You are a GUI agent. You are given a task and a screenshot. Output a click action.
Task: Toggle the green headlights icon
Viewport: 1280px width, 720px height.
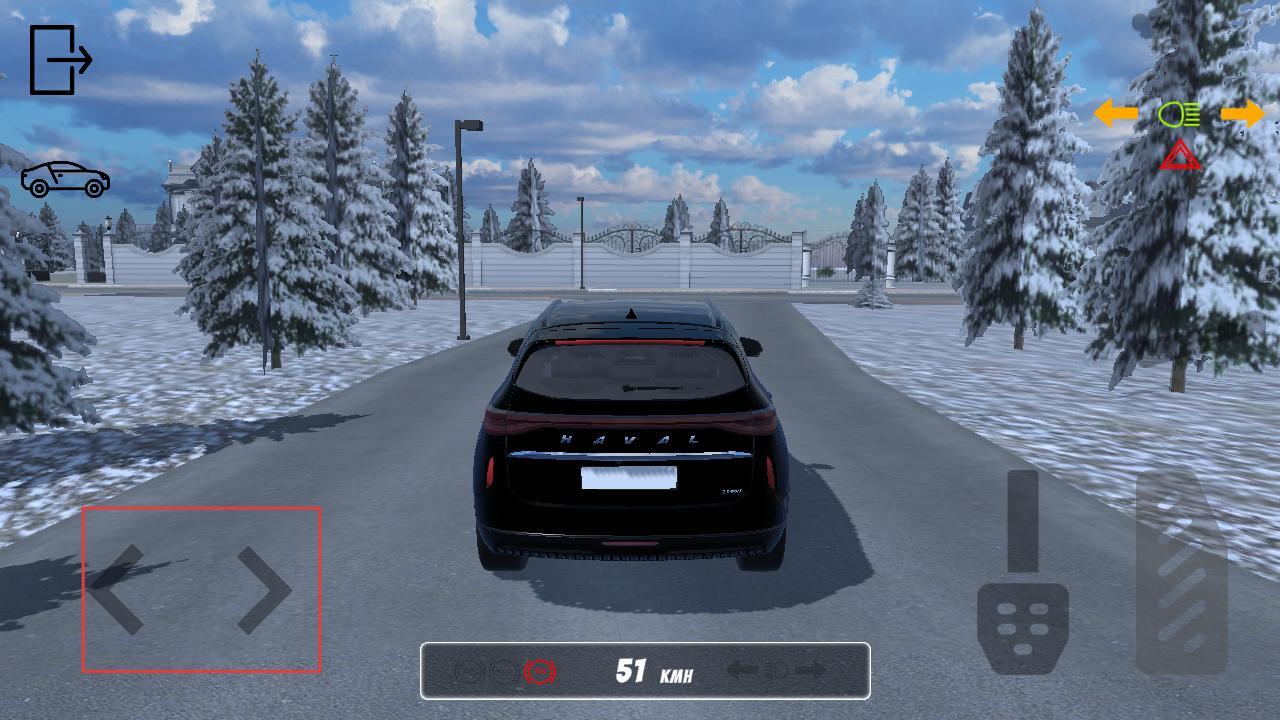click(x=1179, y=115)
